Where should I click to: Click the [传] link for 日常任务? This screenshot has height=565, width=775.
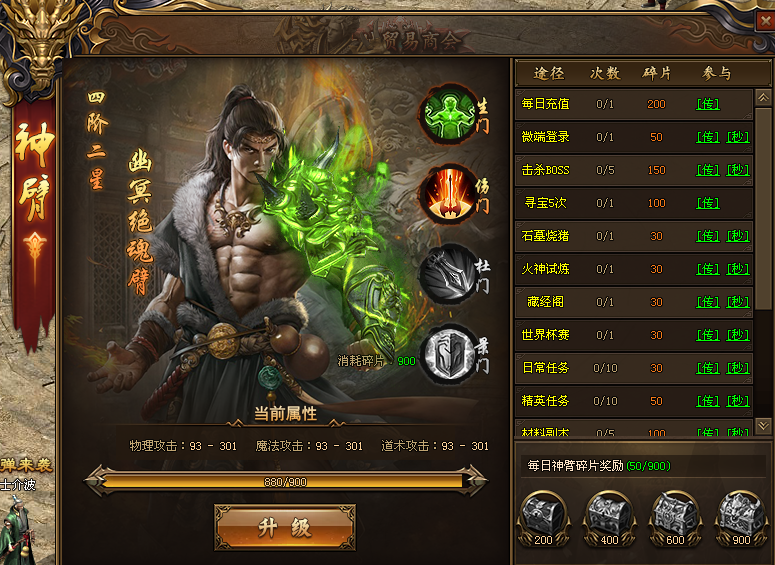pyautogui.click(x=708, y=368)
